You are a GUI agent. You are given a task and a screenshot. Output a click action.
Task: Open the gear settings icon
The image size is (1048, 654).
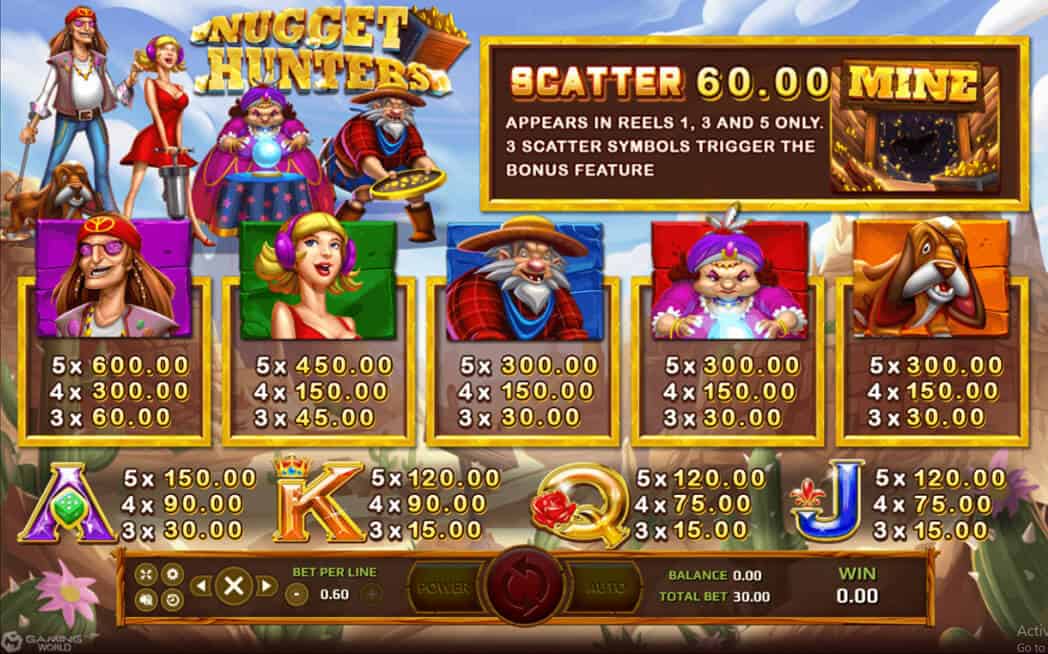coord(171,574)
